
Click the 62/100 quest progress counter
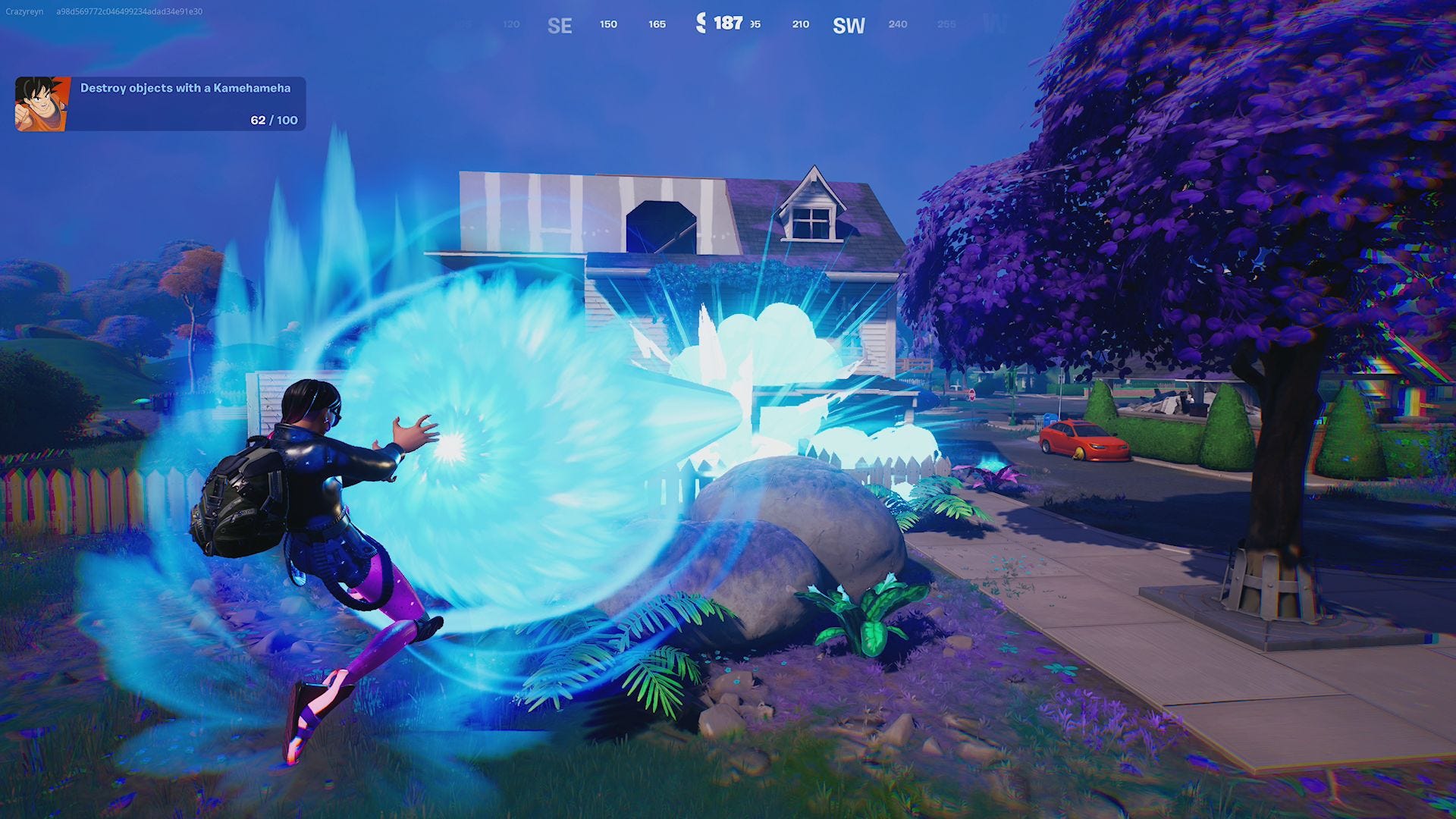point(271,119)
